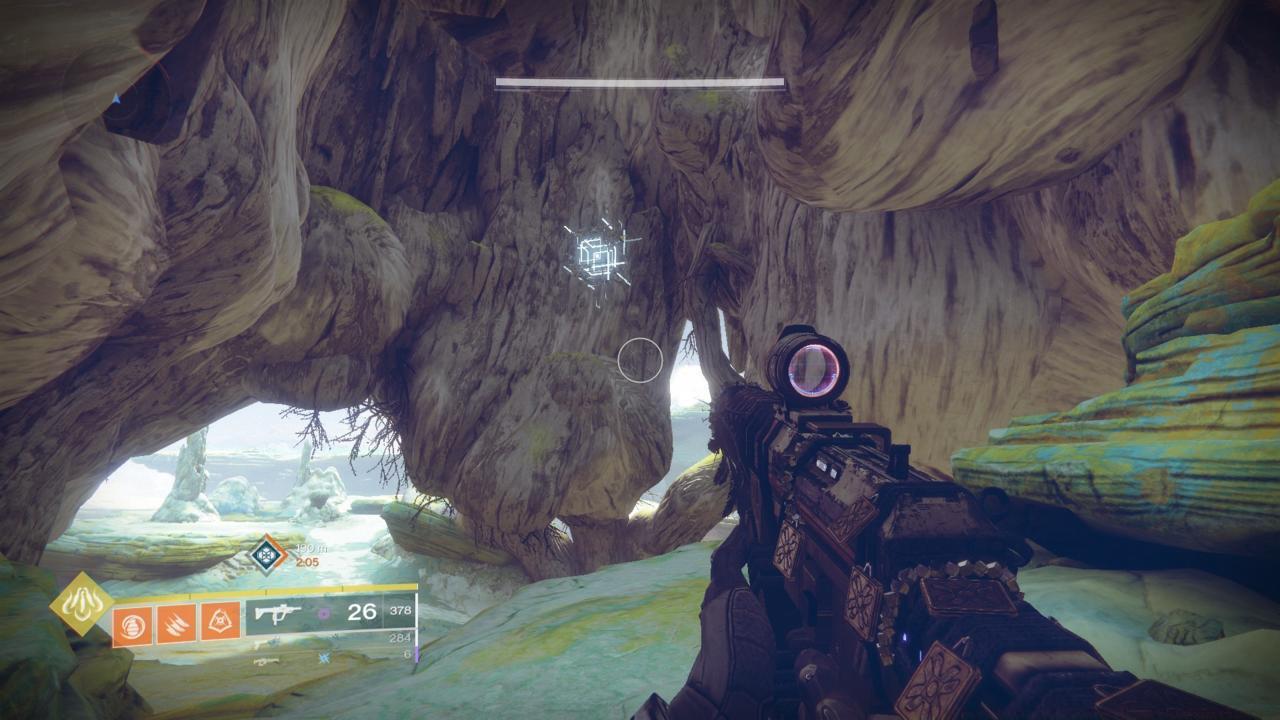Image resolution: width=1280 pixels, height=720 pixels.
Task: Click the blue snowflake status icon
Action: (324, 657)
